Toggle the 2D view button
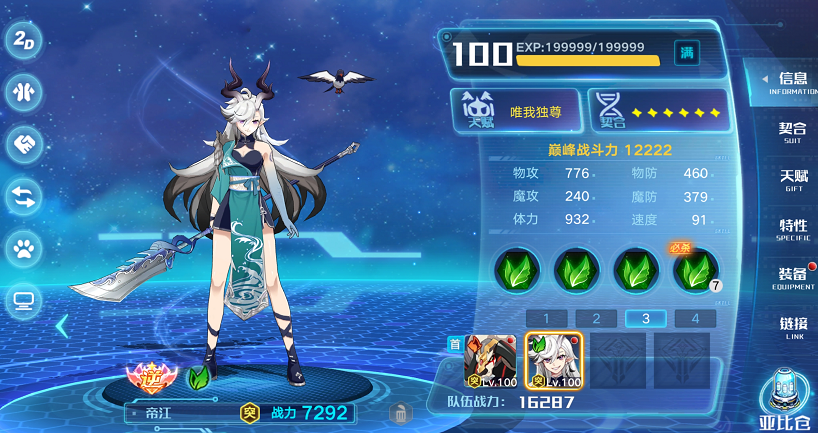The height and width of the screenshot is (433, 818). (22, 43)
